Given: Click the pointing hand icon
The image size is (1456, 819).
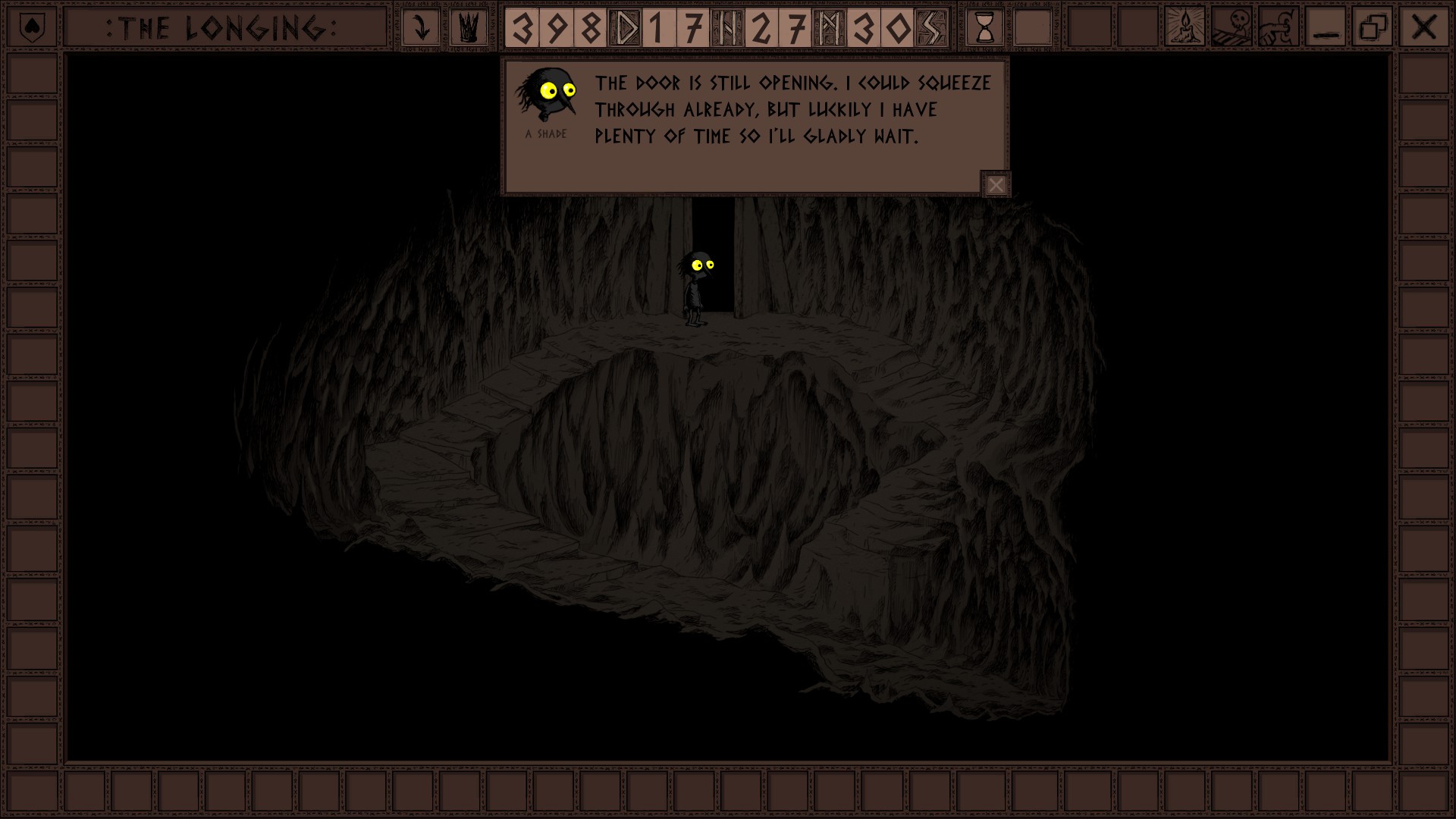Looking at the screenshot, I should click(x=1279, y=28).
